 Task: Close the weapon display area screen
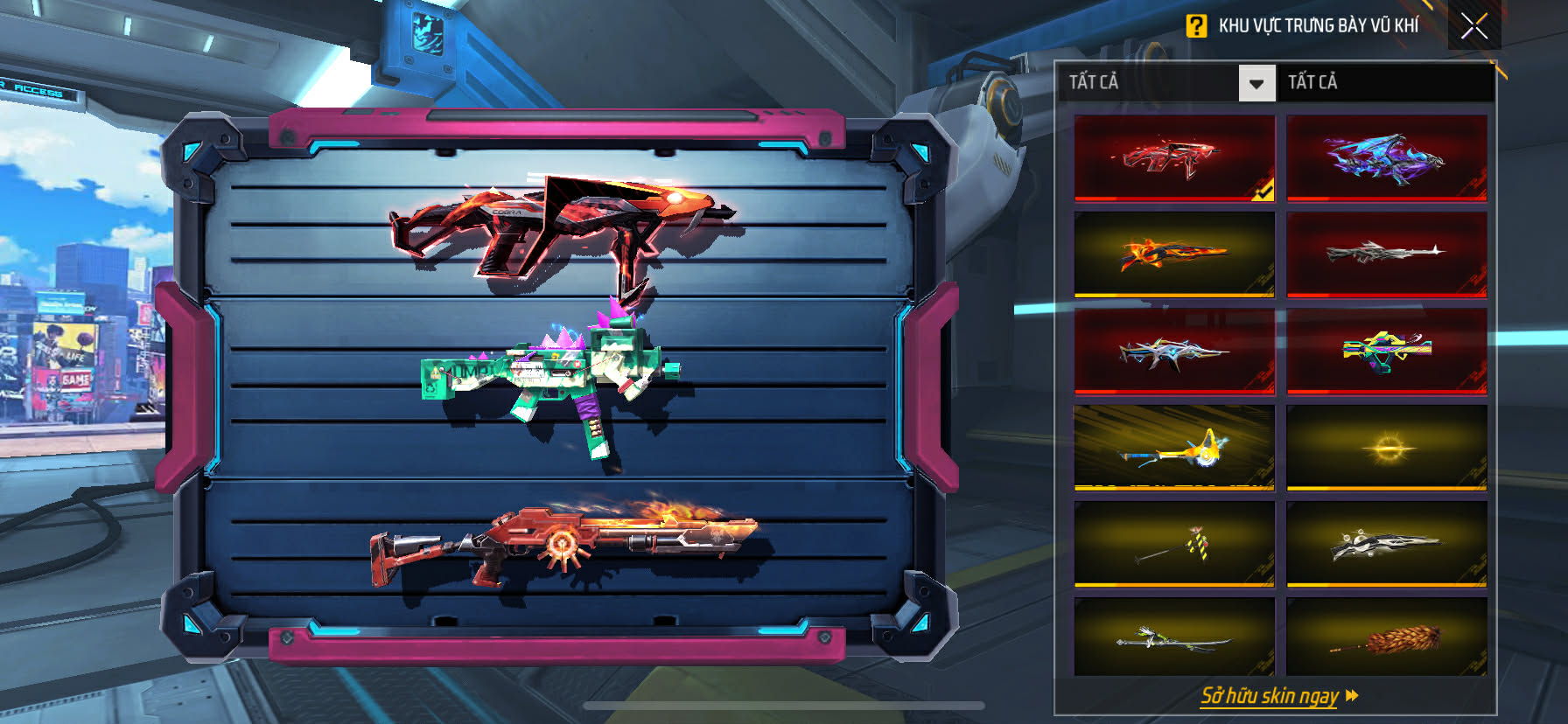click(x=1474, y=26)
